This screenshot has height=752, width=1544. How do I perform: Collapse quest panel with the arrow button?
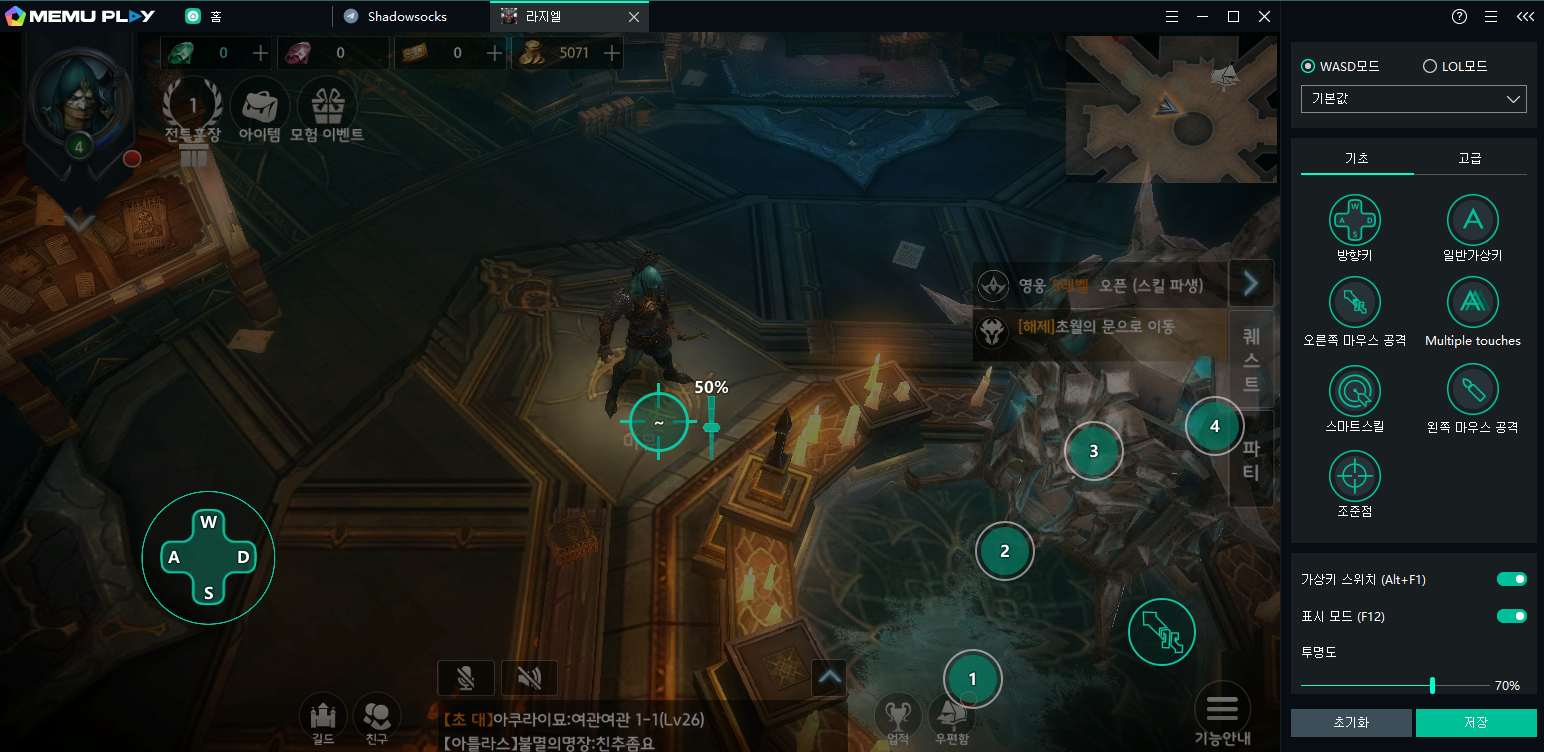coord(1250,284)
